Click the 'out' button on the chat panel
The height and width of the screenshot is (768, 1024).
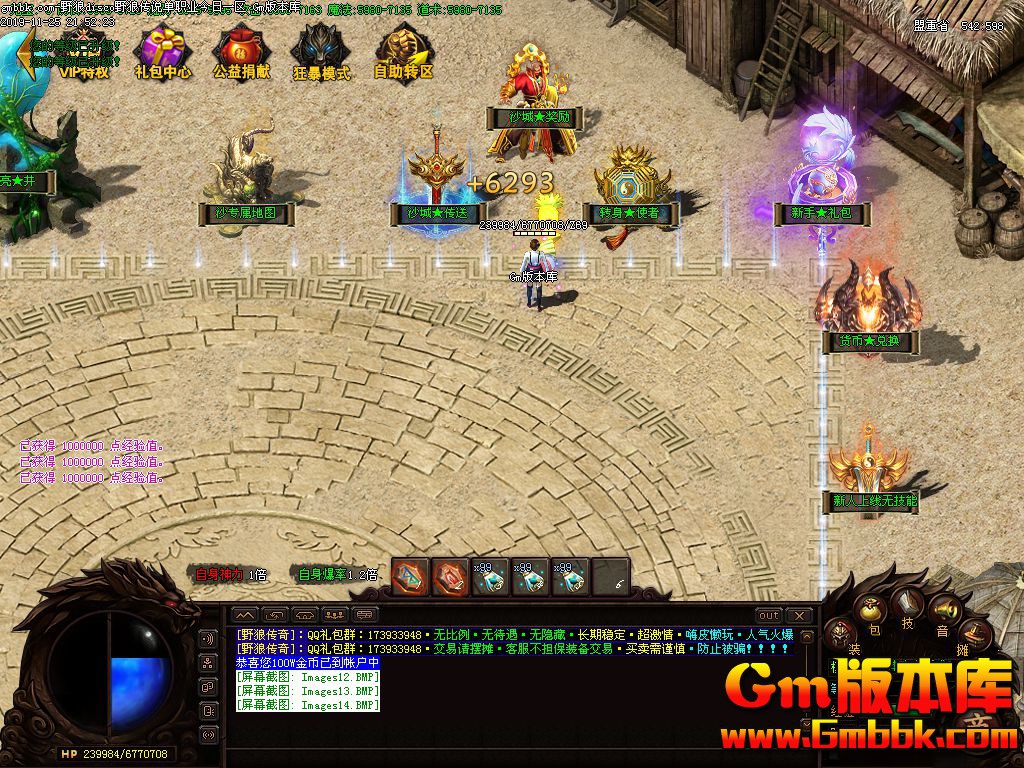(768, 615)
